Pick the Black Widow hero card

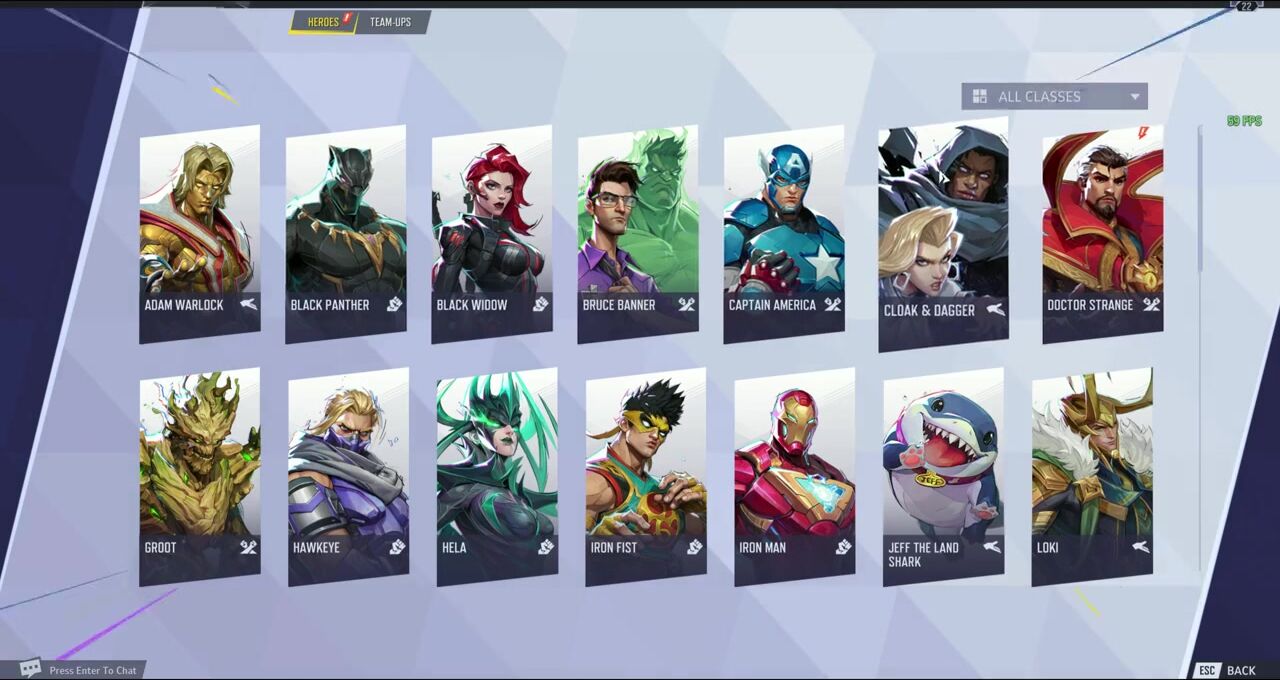tap(492, 232)
